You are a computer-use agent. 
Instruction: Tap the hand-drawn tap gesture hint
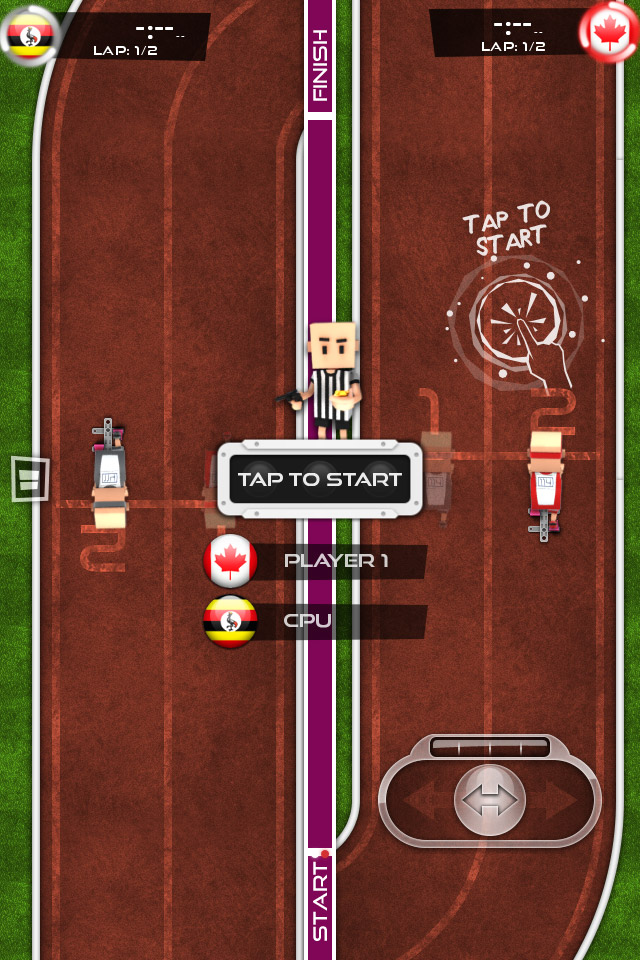[x=515, y=322]
